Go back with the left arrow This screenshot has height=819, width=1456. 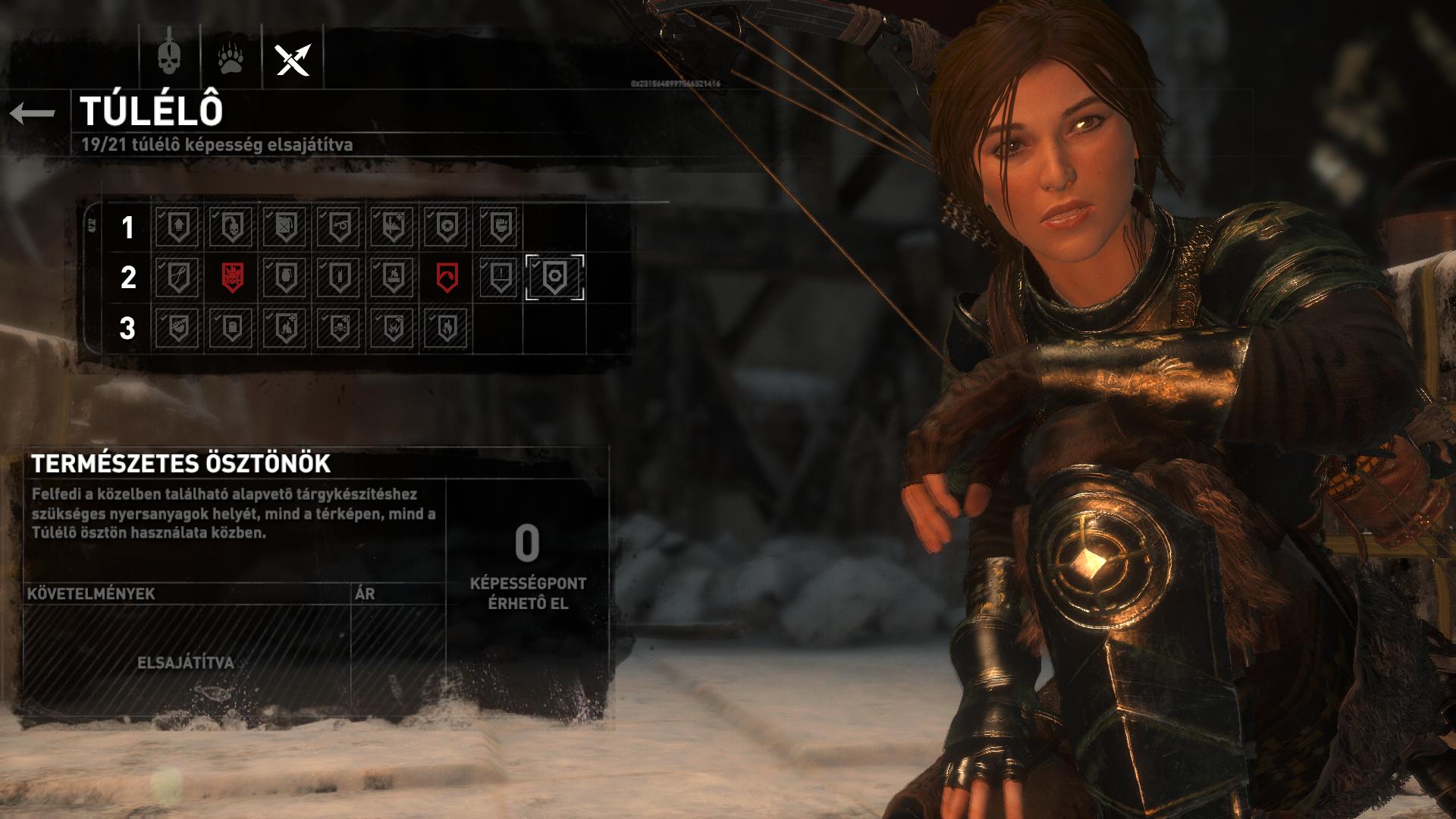click(x=33, y=114)
